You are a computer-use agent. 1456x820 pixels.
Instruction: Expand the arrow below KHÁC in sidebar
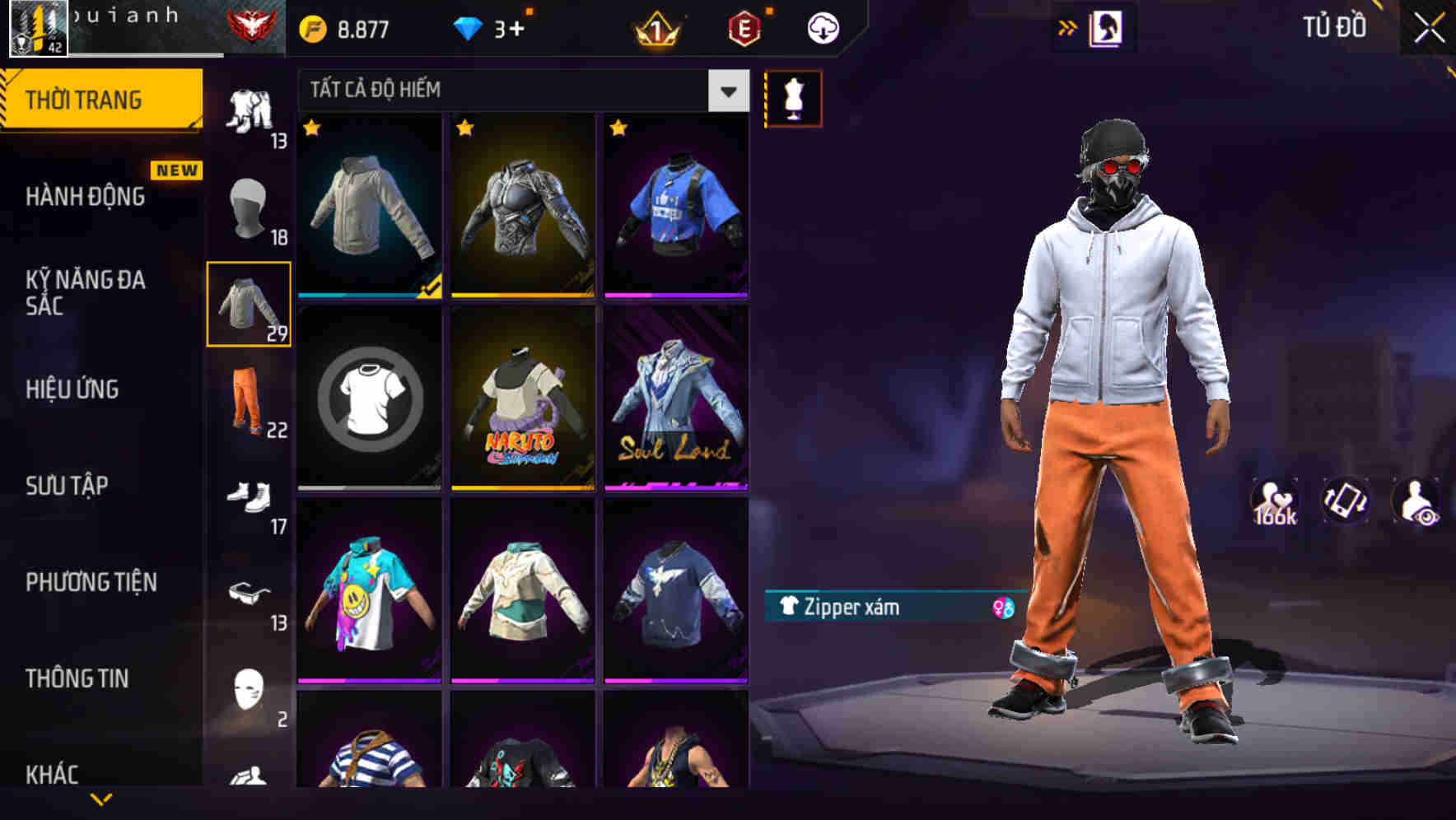pyautogui.click(x=100, y=800)
